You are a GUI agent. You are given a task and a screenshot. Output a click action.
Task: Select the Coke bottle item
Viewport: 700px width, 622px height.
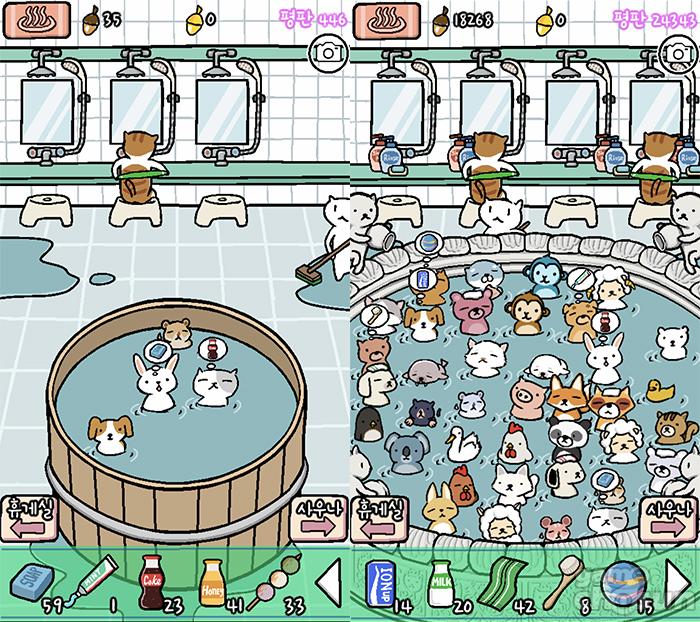(151, 580)
